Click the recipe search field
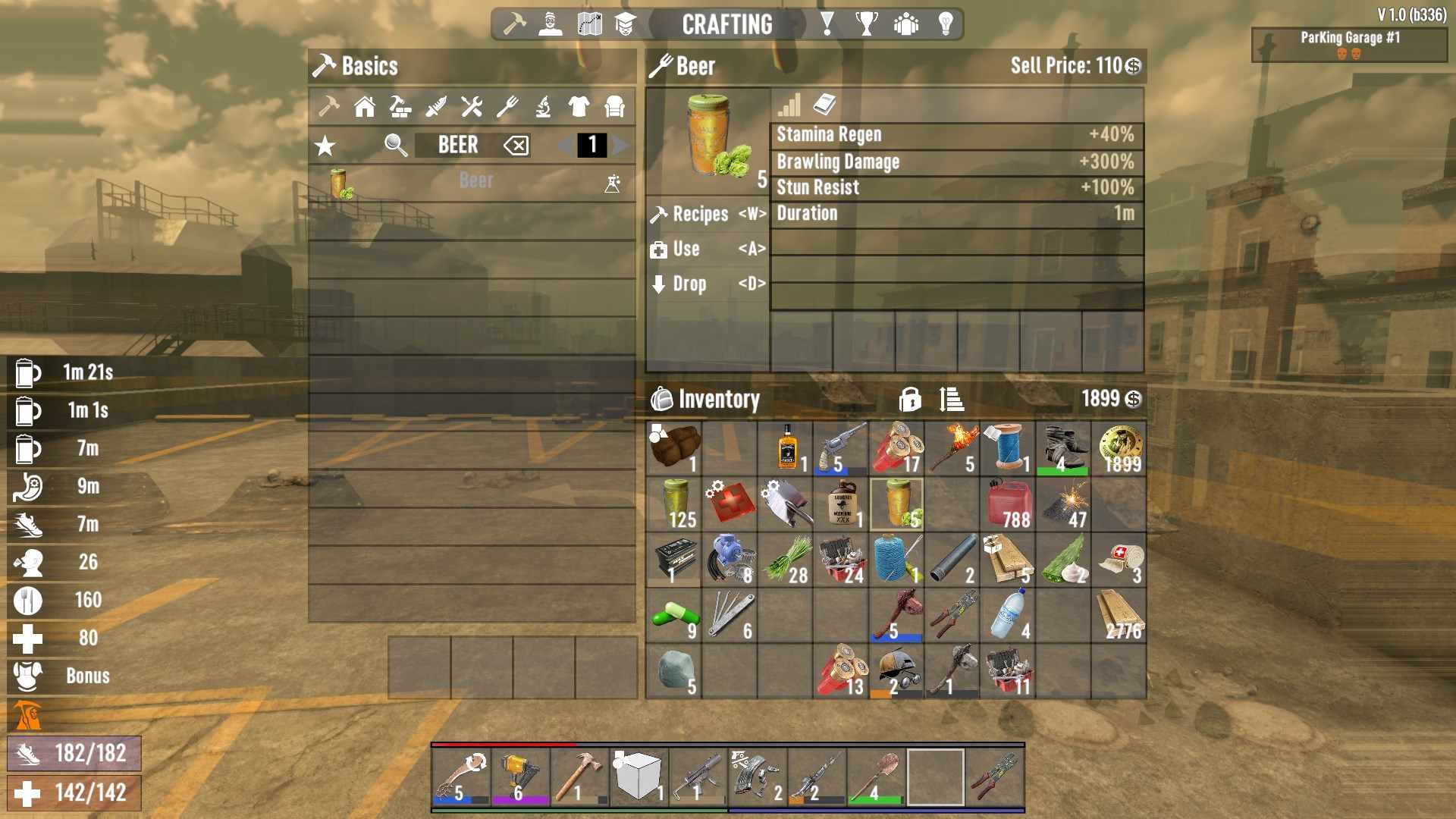Screen dimensions: 1456x819 pyautogui.click(x=457, y=145)
